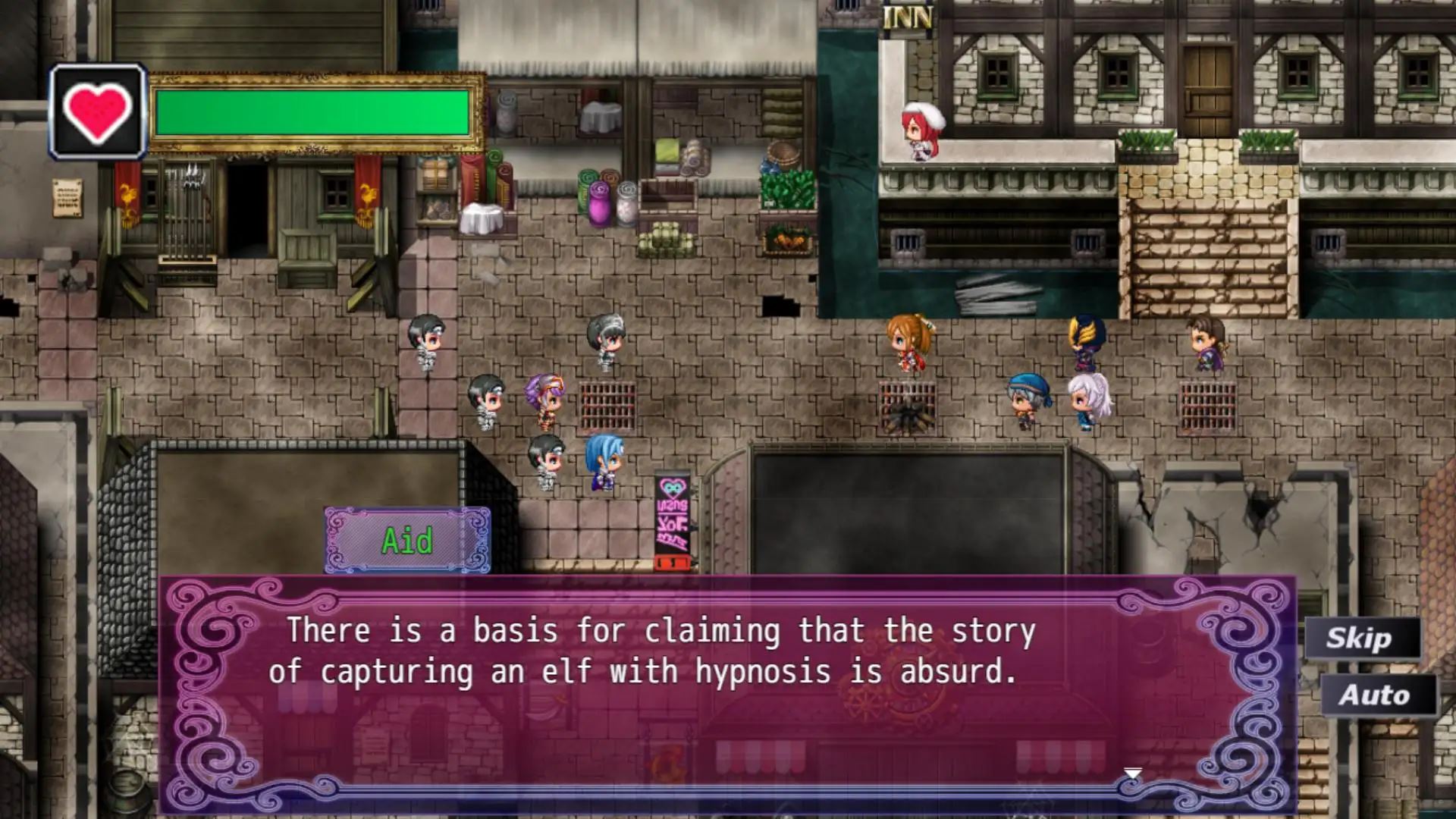Screen dimensions: 1456x819
Task: Skip the current dialogue scene
Action: [x=1360, y=639]
